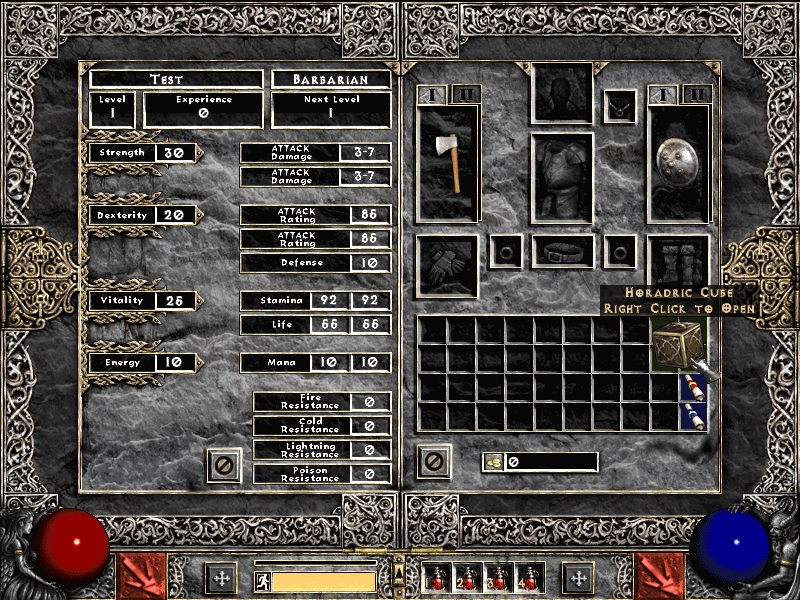Close the inventory panel

[x=433, y=462]
